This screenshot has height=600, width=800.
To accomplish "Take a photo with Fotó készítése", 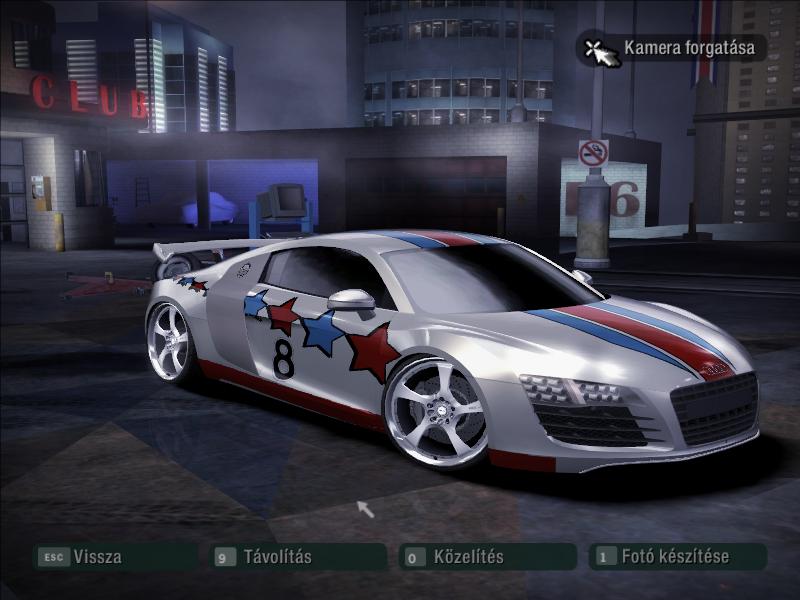I will click(x=675, y=557).
